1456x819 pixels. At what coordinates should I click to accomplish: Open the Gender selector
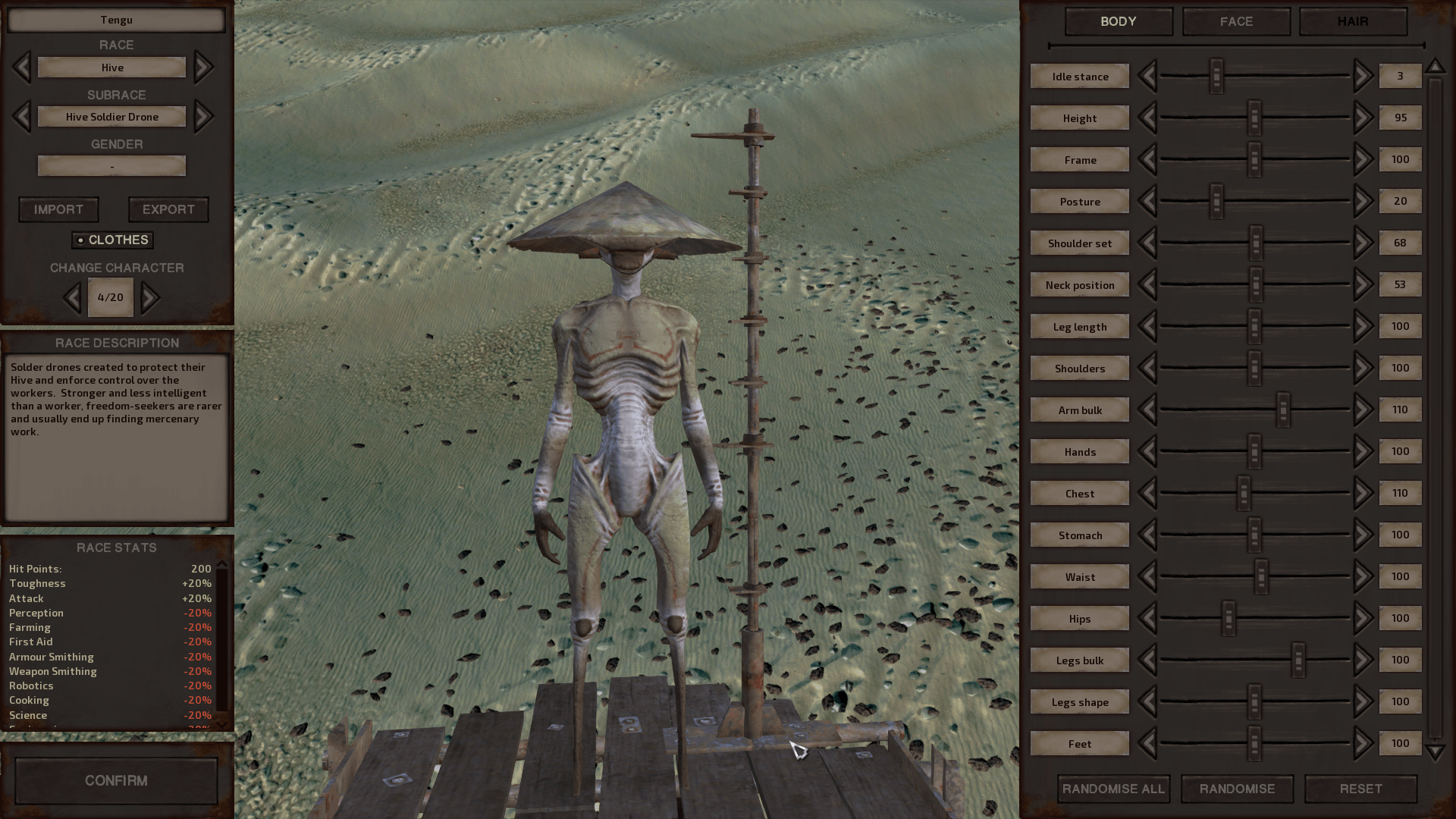(x=111, y=165)
